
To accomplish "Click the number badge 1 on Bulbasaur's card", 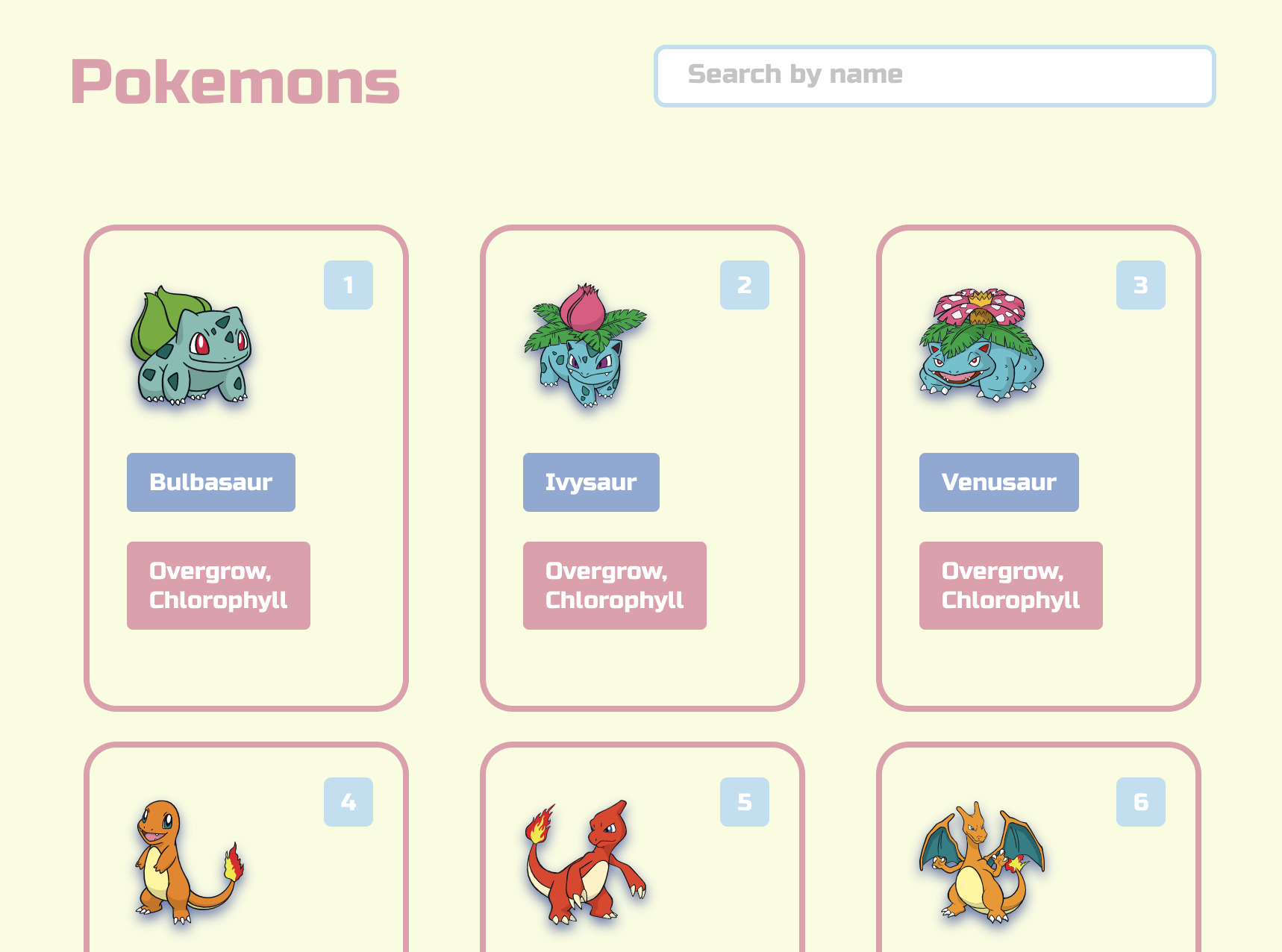I will pyautogui.click(x=348, y=284).
